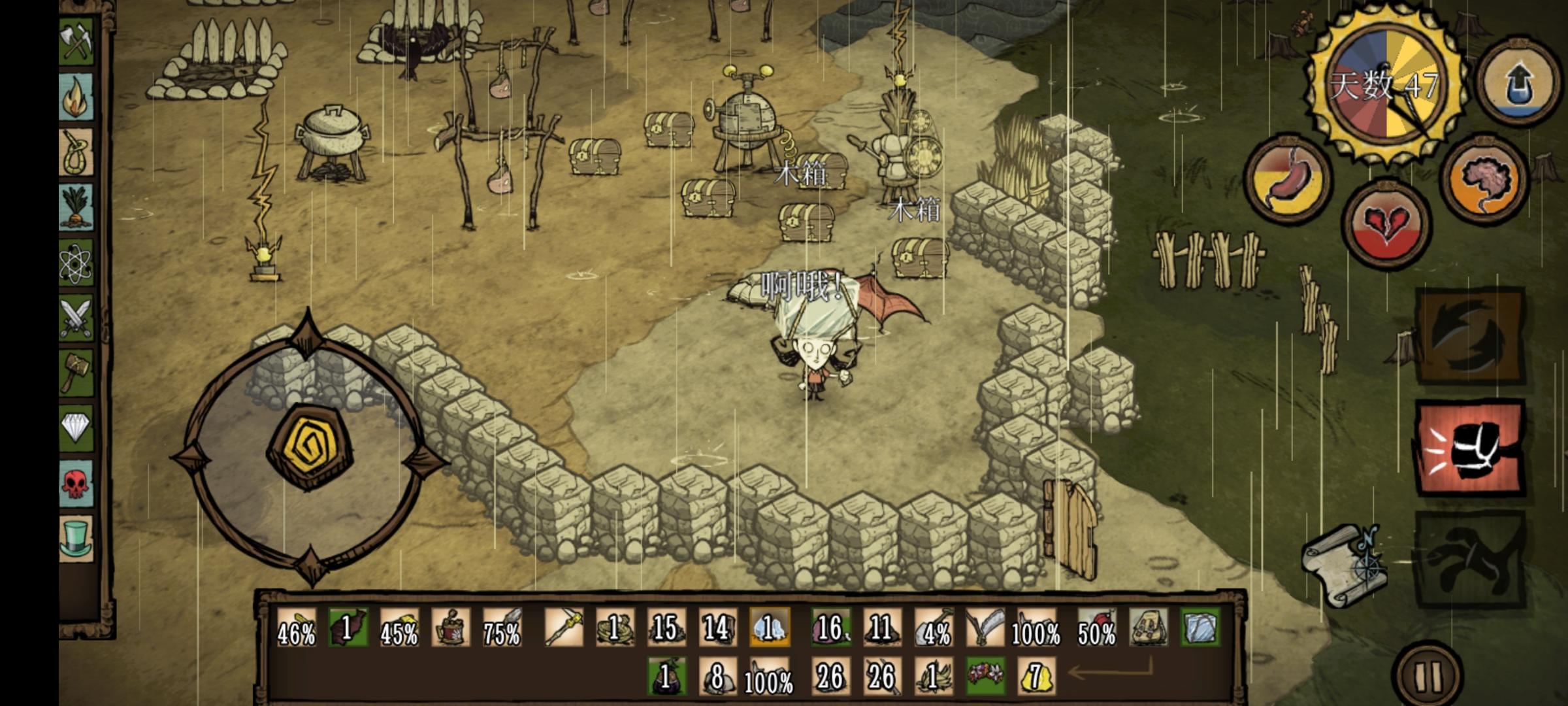
Task: Pick the flower garland in inventory
Action: click(x=985, y=676)
